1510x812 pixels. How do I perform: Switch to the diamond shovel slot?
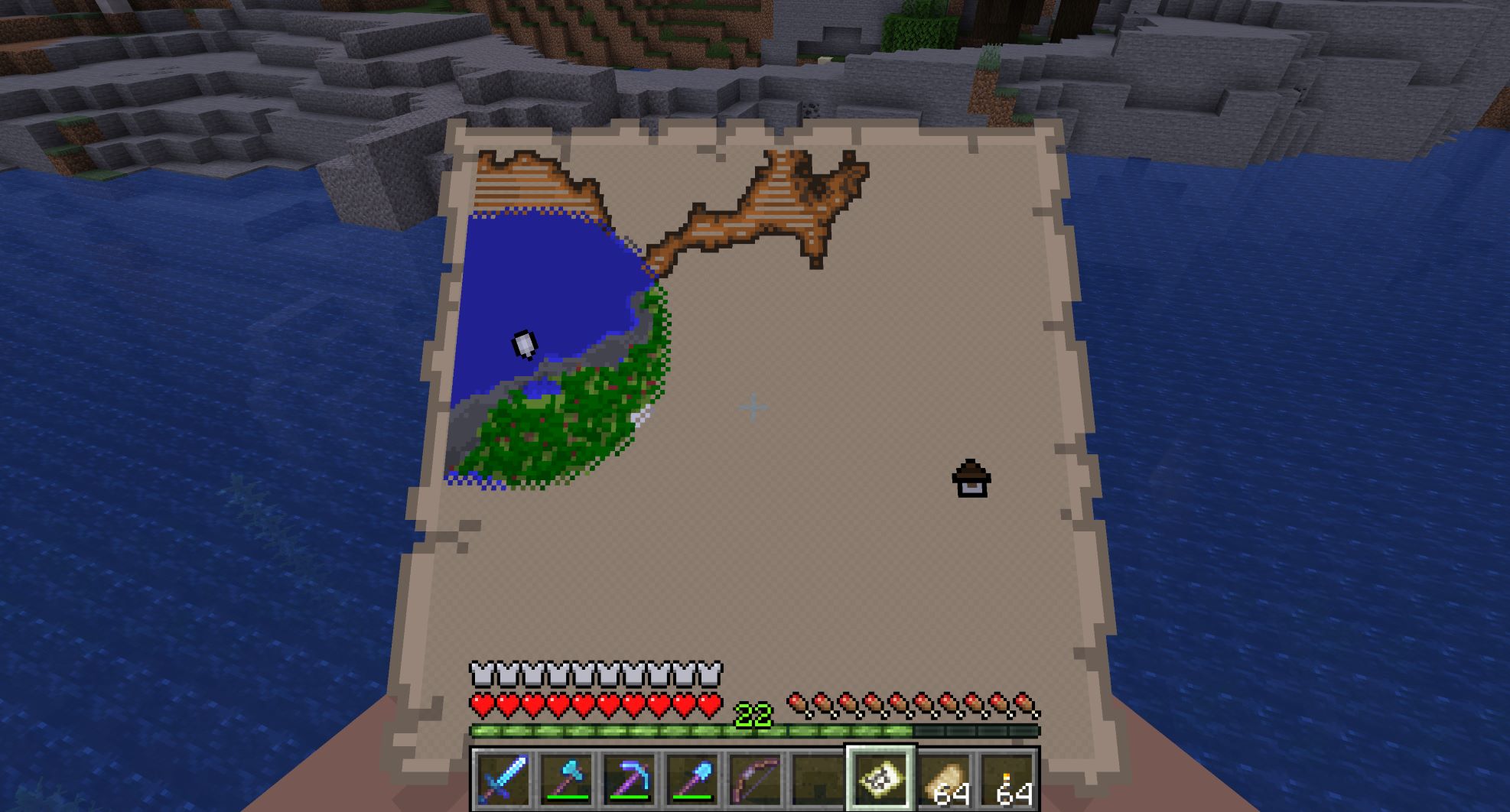[x=692, y=779]
